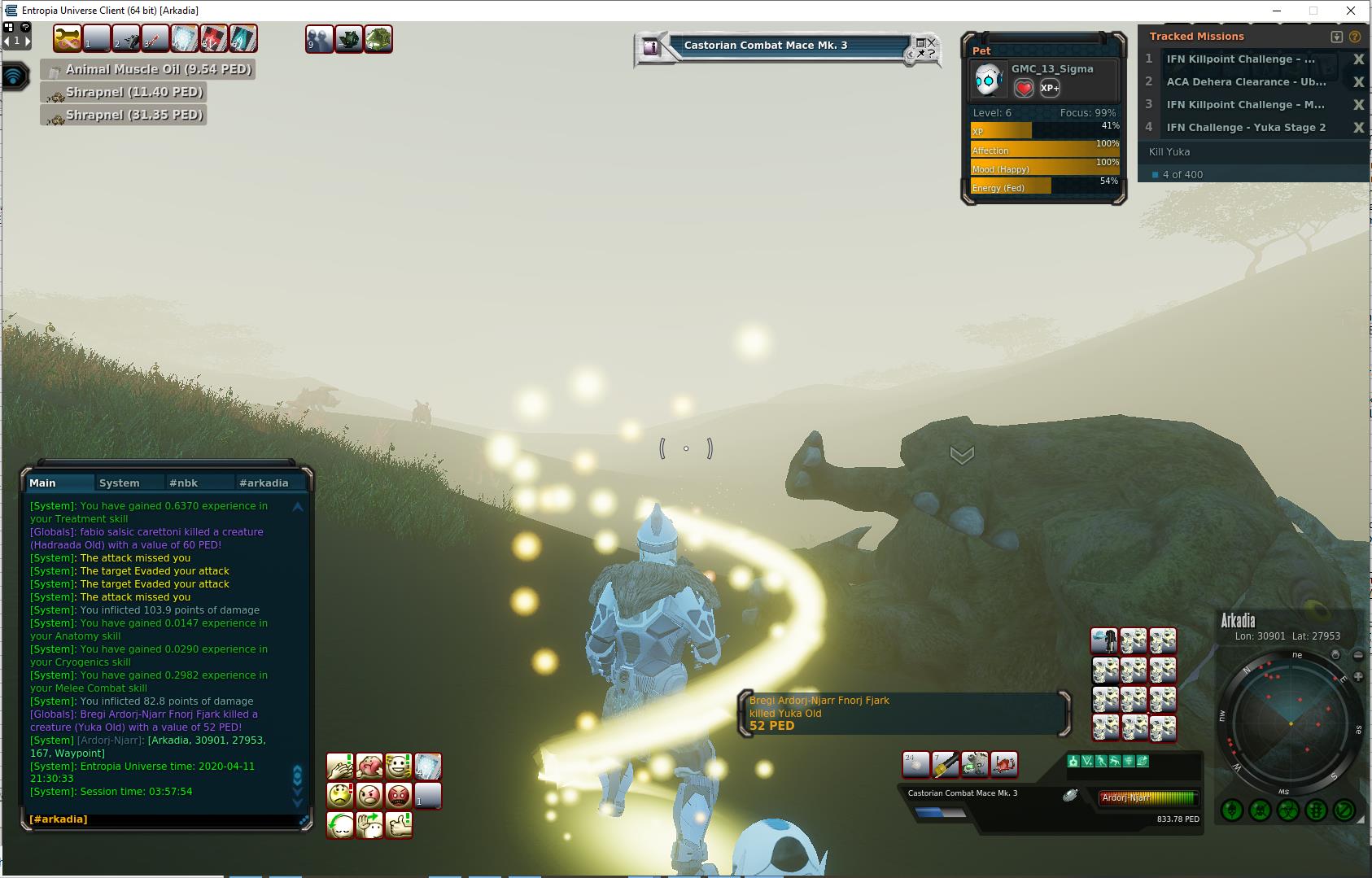Select the red crab creature quick slot

pos(1004,764)
